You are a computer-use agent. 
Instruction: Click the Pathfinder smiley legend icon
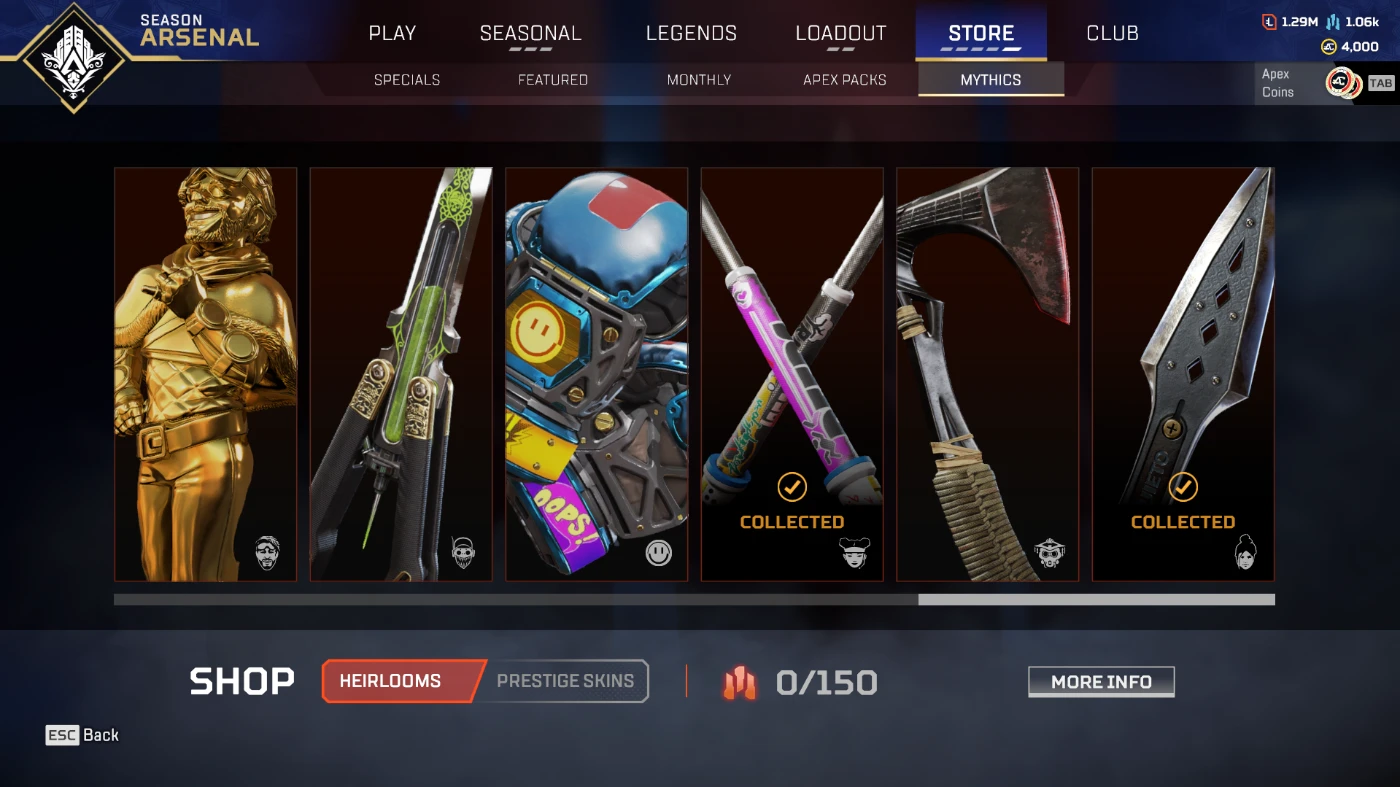pos(659,551)
